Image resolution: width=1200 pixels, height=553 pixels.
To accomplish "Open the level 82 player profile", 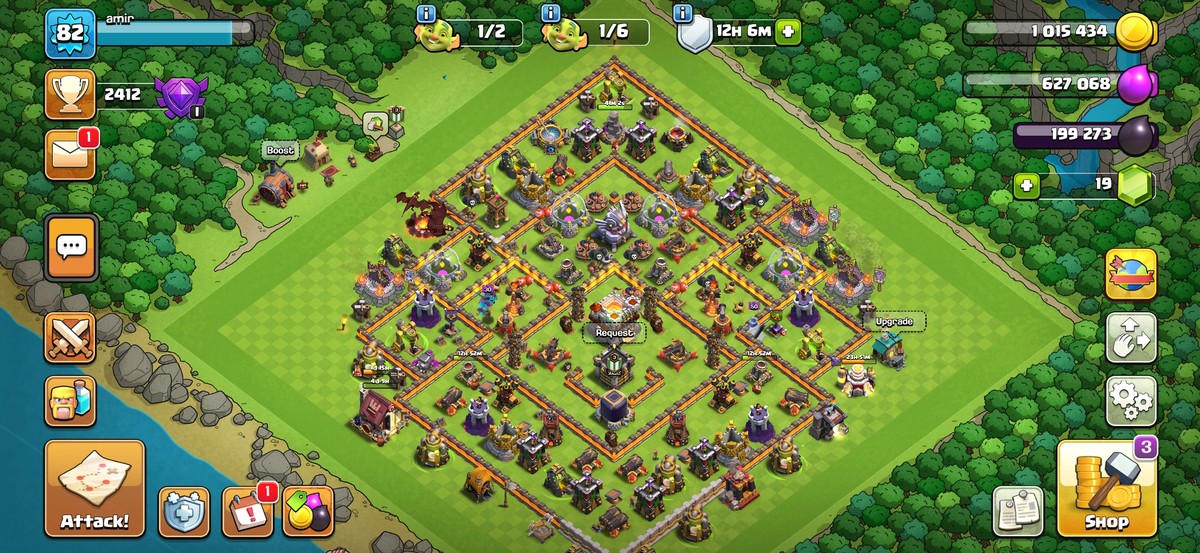I will (x=70, y=33).
